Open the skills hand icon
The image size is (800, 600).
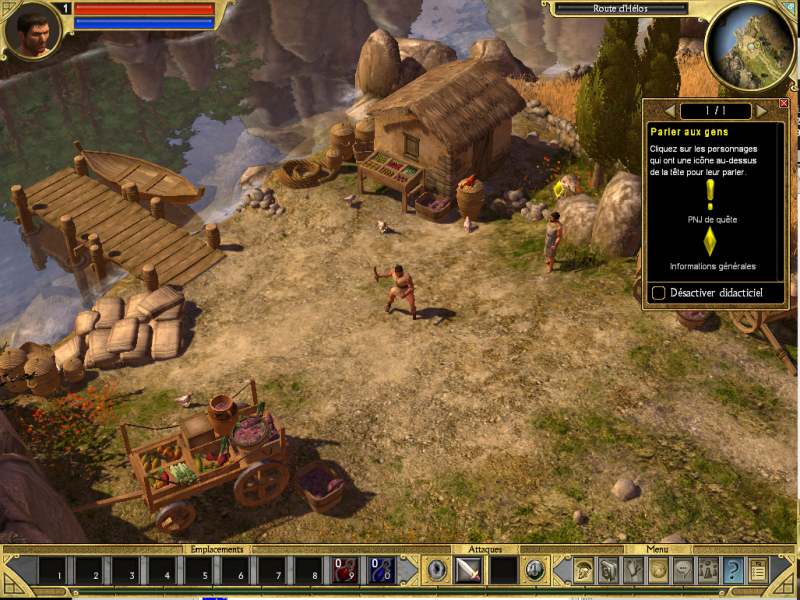pos(634,570)
